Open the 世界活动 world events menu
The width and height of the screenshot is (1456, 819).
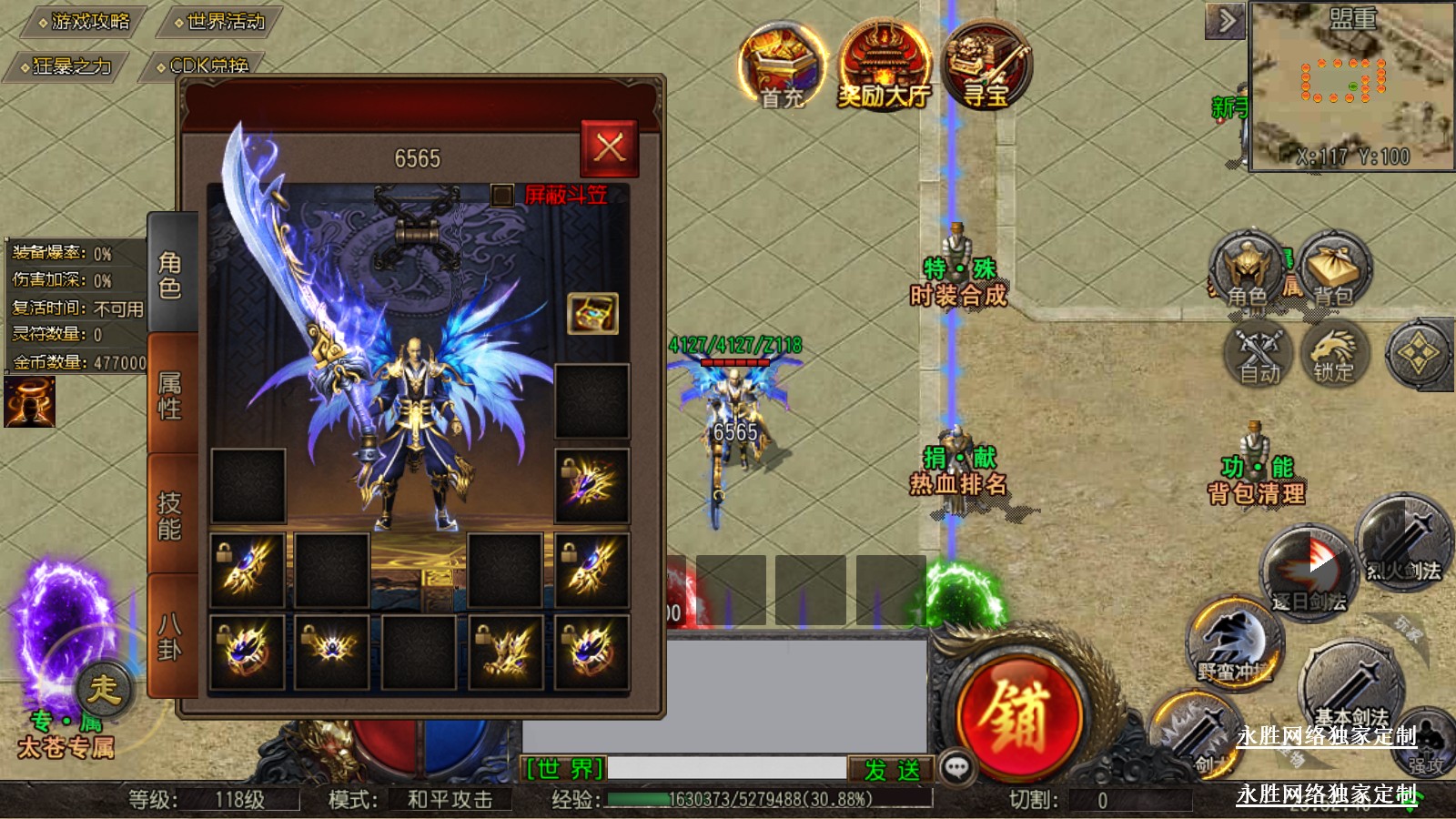click(219, 21)
